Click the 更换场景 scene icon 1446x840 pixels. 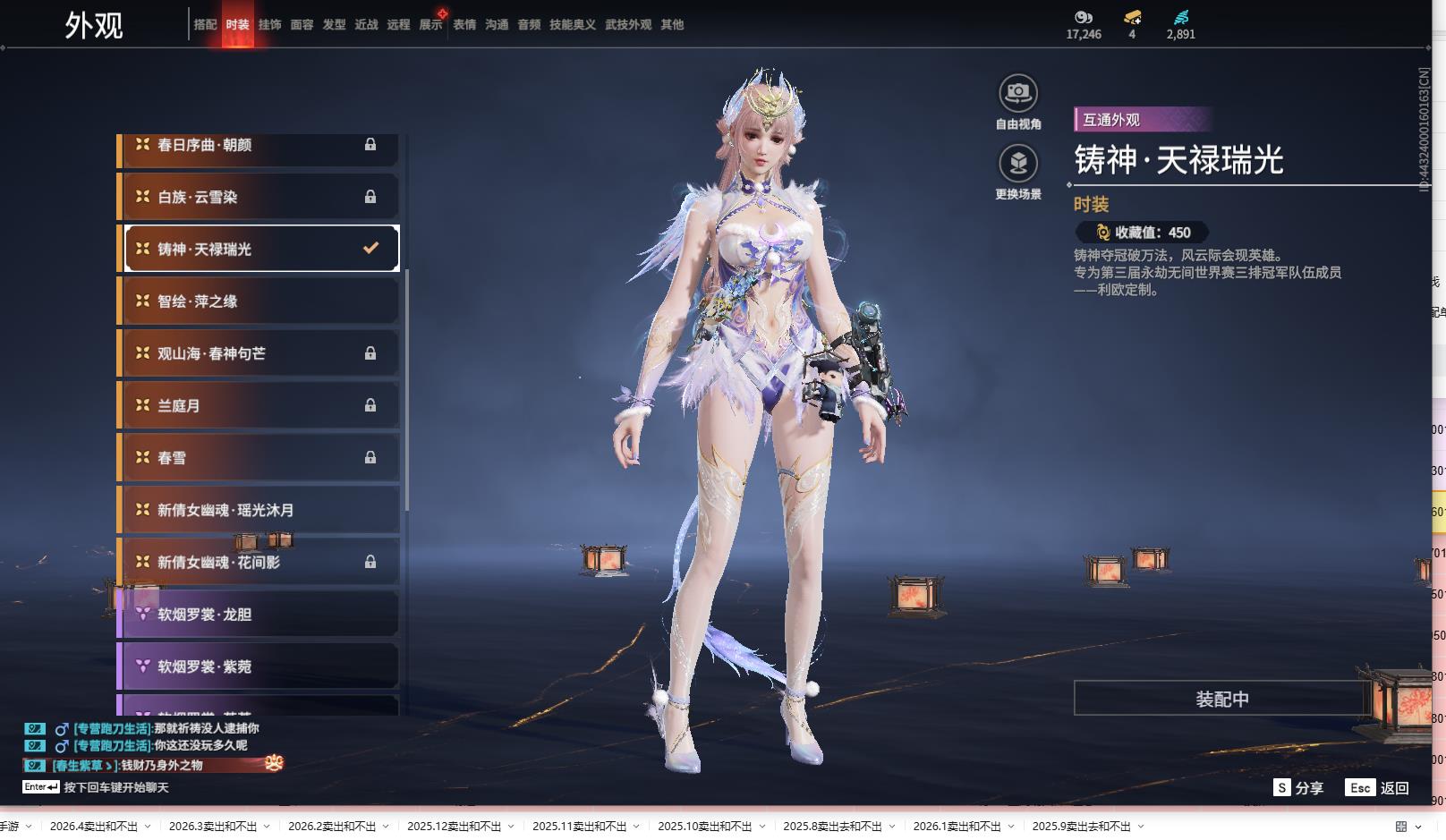1018,164
